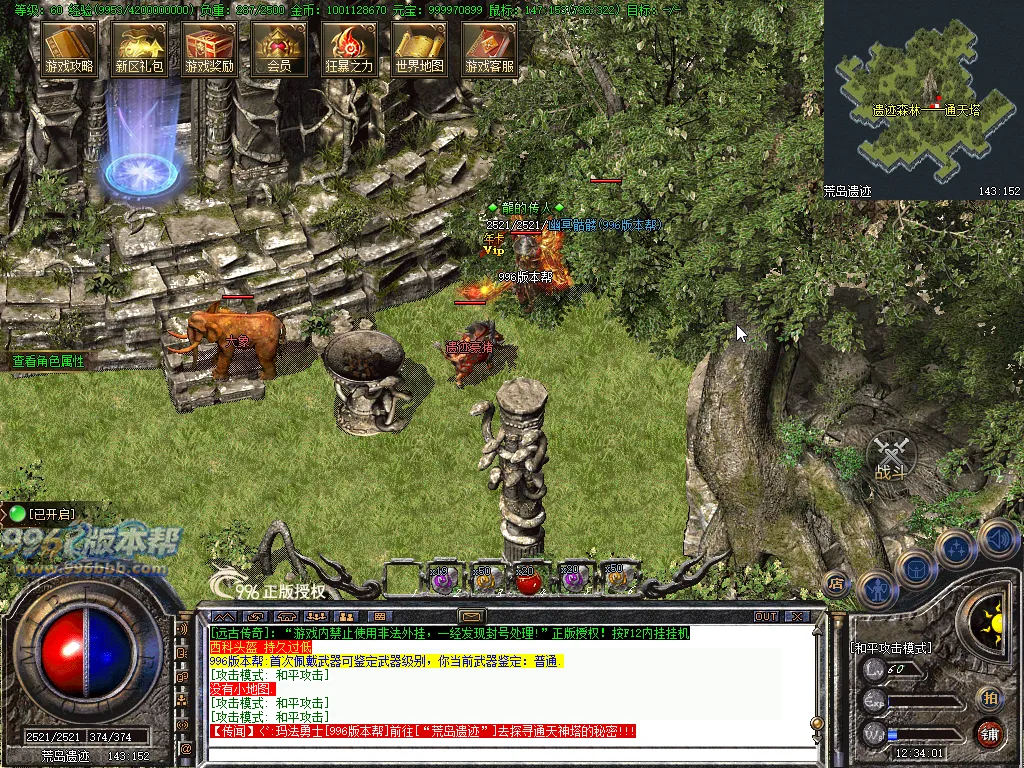Activate 狂暴之力 berserk power
Screen dimensions: 1024x768
pyautogui.click(x=349, y=48)
